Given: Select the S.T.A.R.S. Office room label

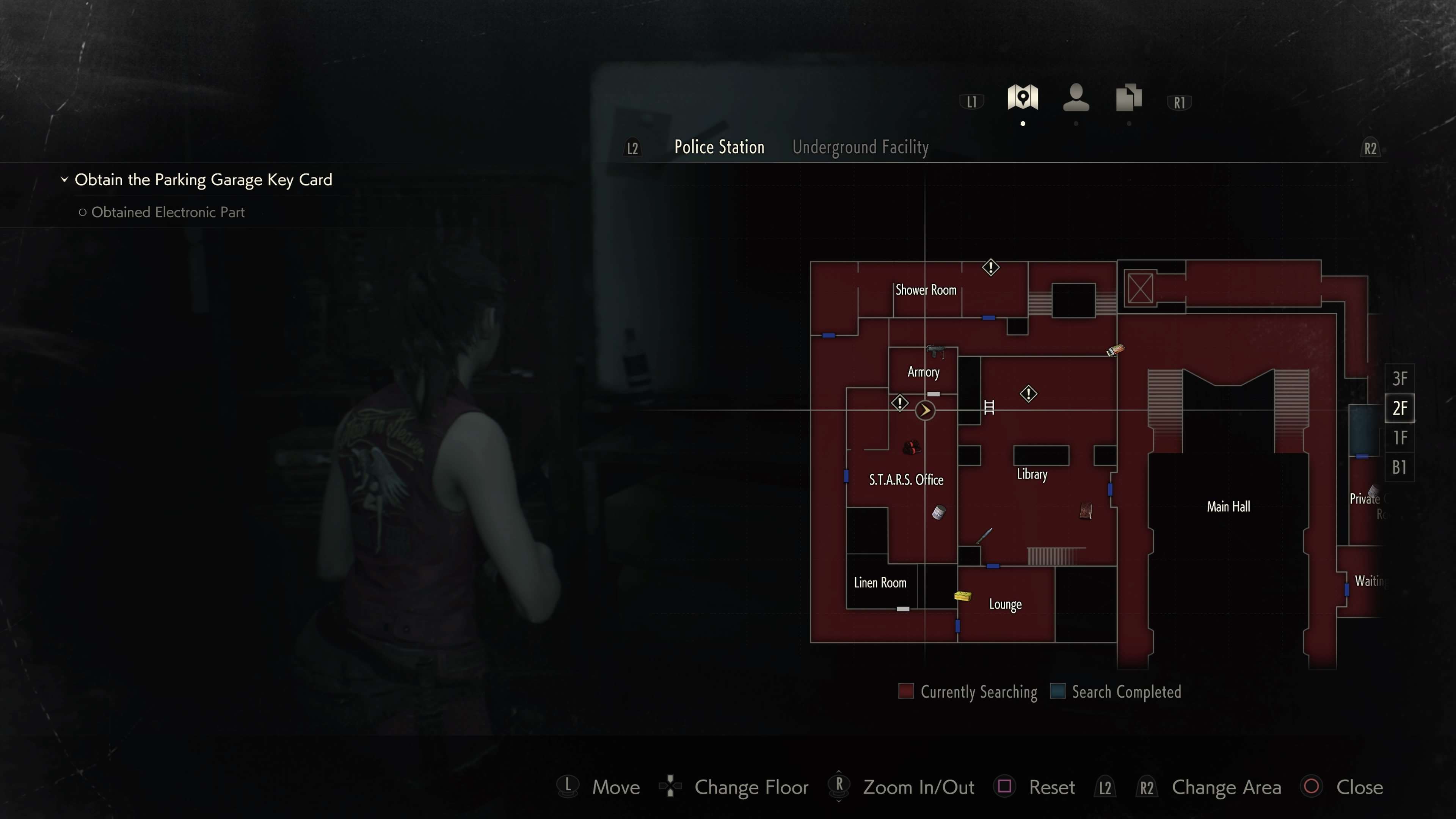Looking at the screenshot, I should tap(906, 480).
